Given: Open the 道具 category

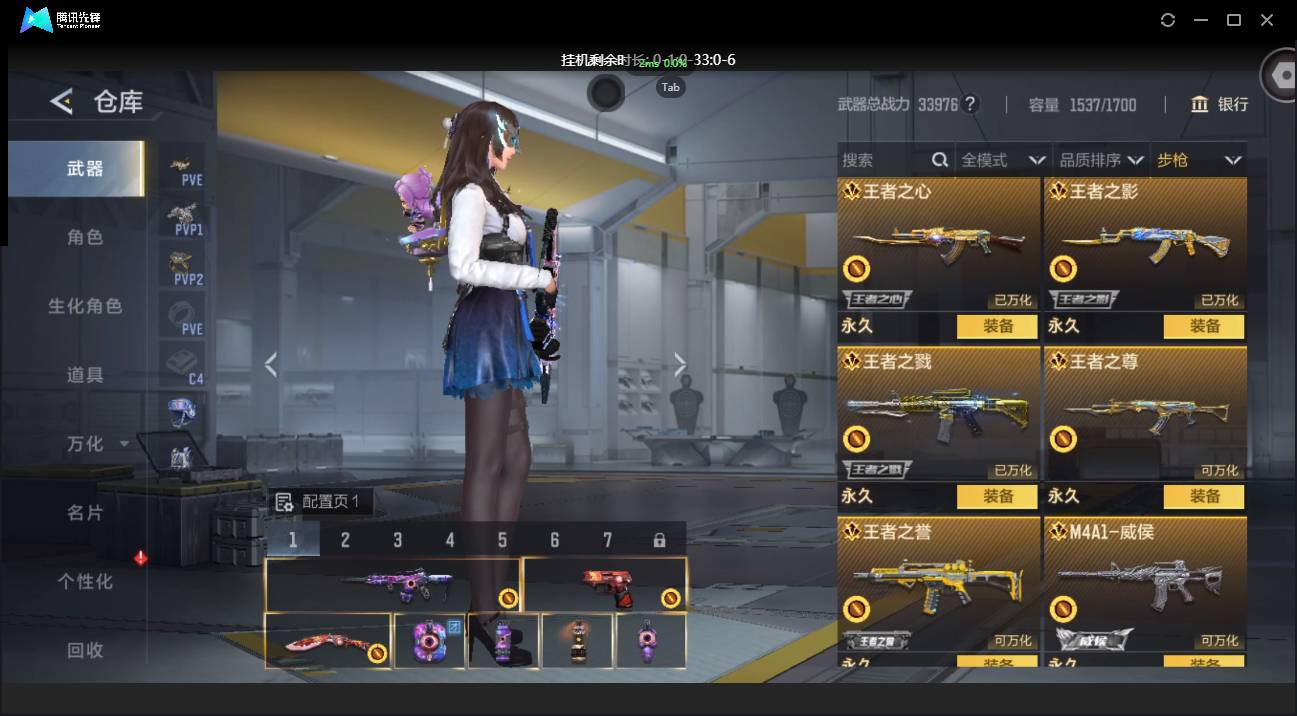Looking at the screenshot, I should [x=85, y=375].
